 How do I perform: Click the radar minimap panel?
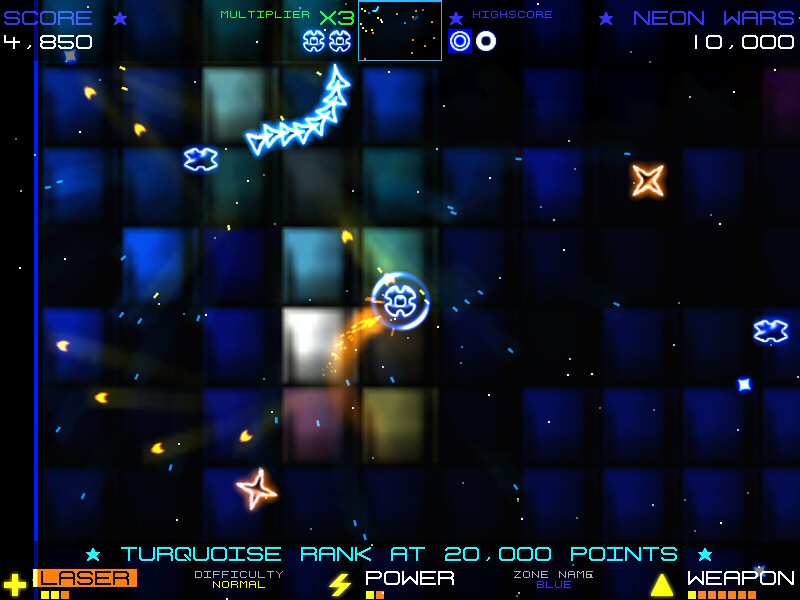pyautogui.click(x=400, y=31)
